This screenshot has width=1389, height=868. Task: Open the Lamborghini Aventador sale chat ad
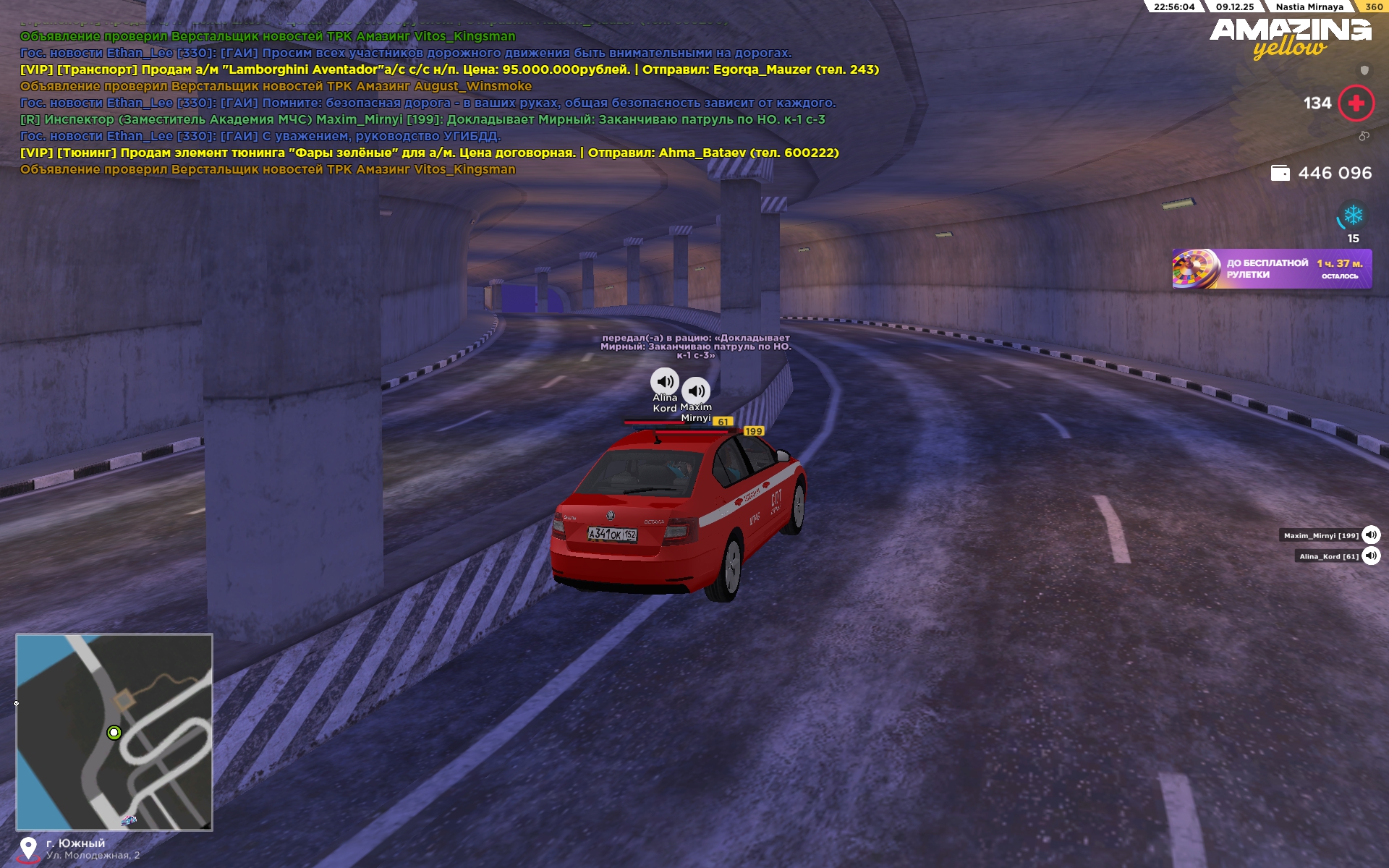point(449,70)
